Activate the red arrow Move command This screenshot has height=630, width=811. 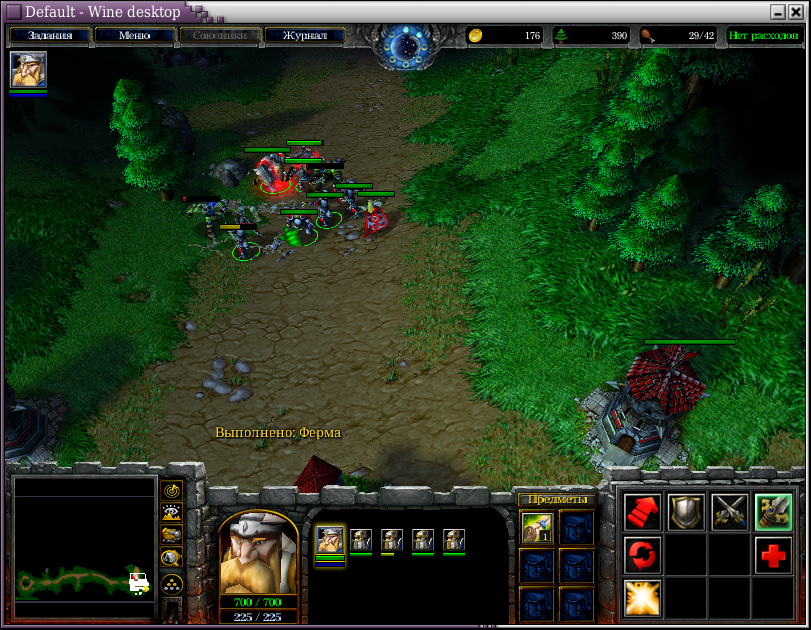(642, 512)
